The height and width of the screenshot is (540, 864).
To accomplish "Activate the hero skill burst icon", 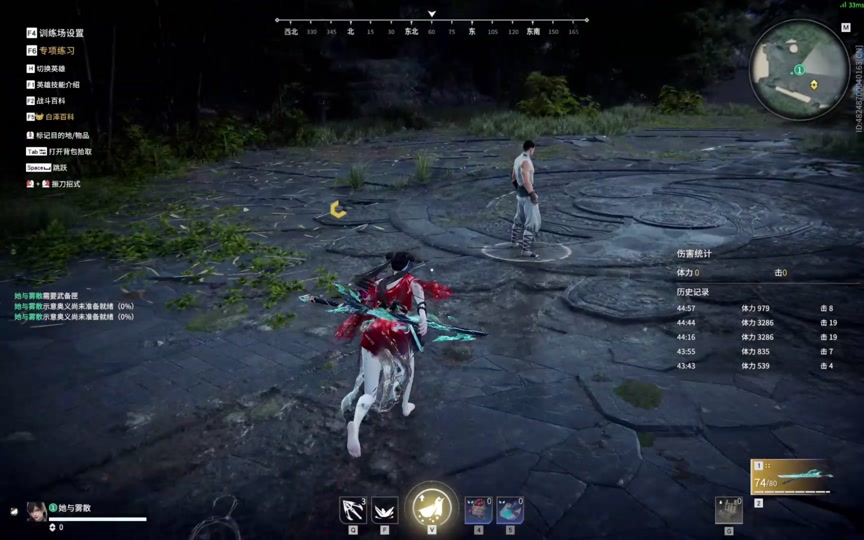I will 385,510.
